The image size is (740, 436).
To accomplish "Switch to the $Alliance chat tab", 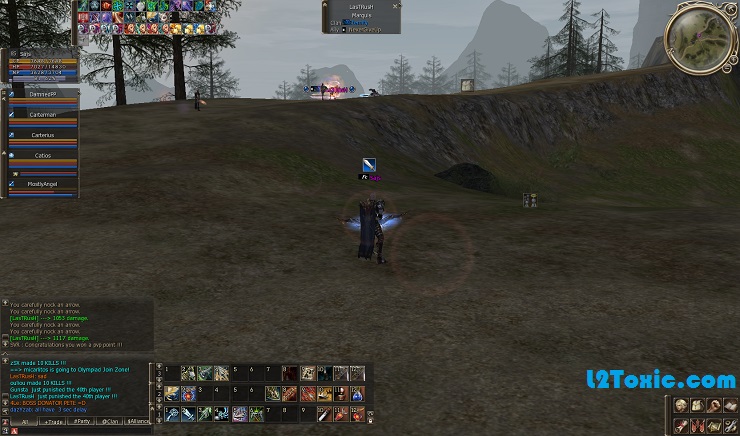I will (138, 421).
